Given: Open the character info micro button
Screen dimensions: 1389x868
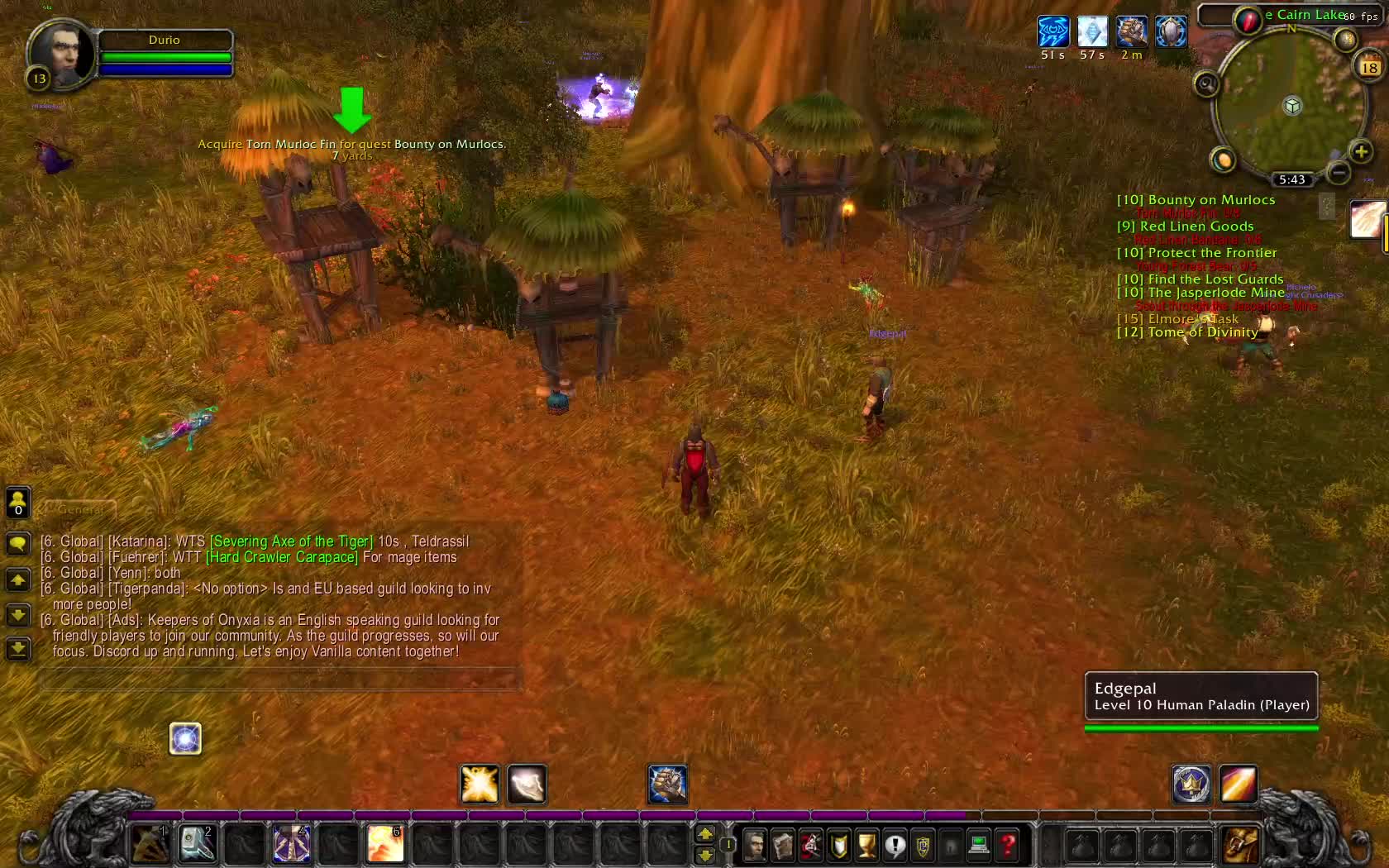Looking at the screenshot, I should (755, 845).
